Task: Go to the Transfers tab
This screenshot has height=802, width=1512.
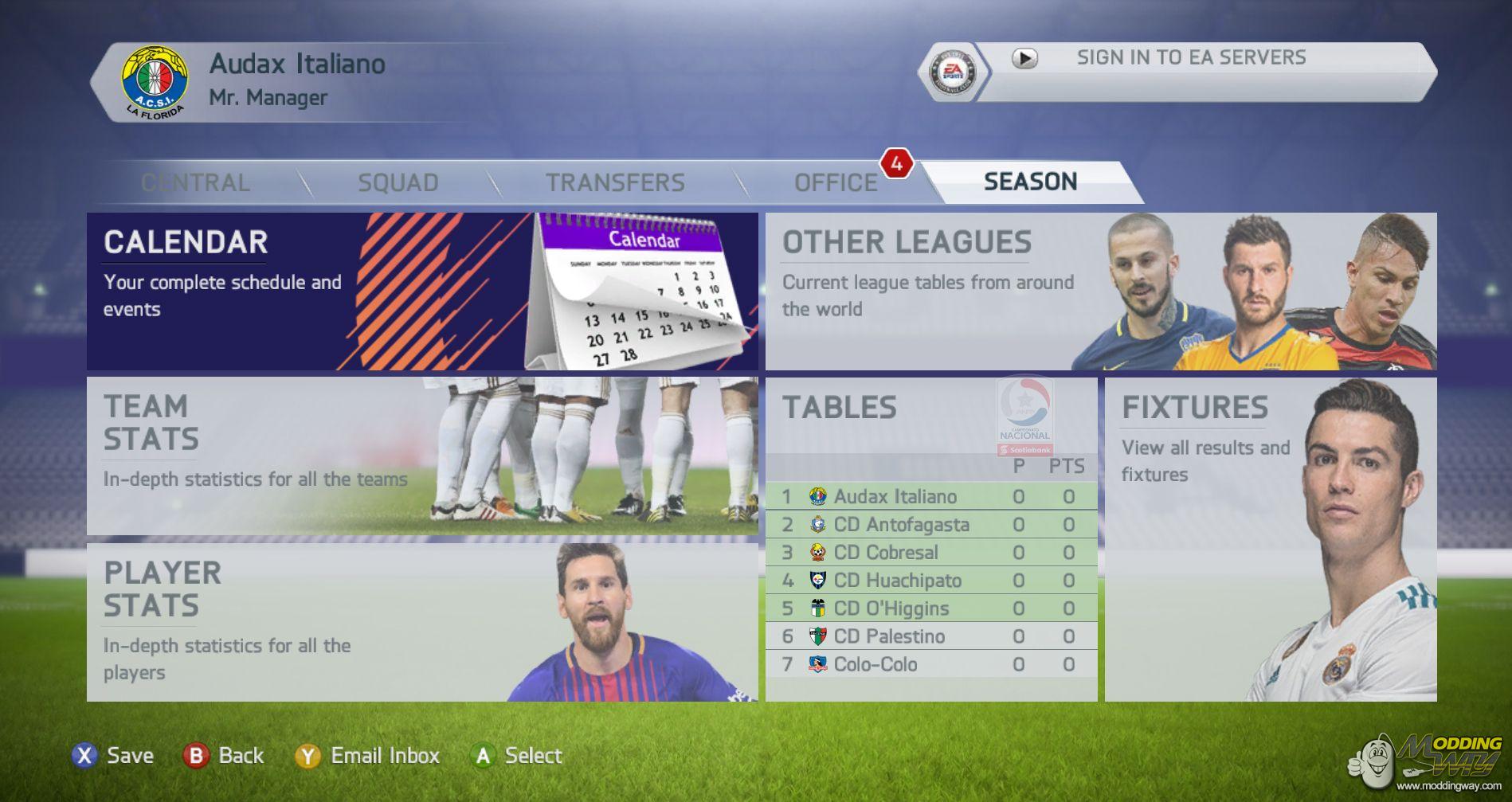Action: tap(615, 182)
